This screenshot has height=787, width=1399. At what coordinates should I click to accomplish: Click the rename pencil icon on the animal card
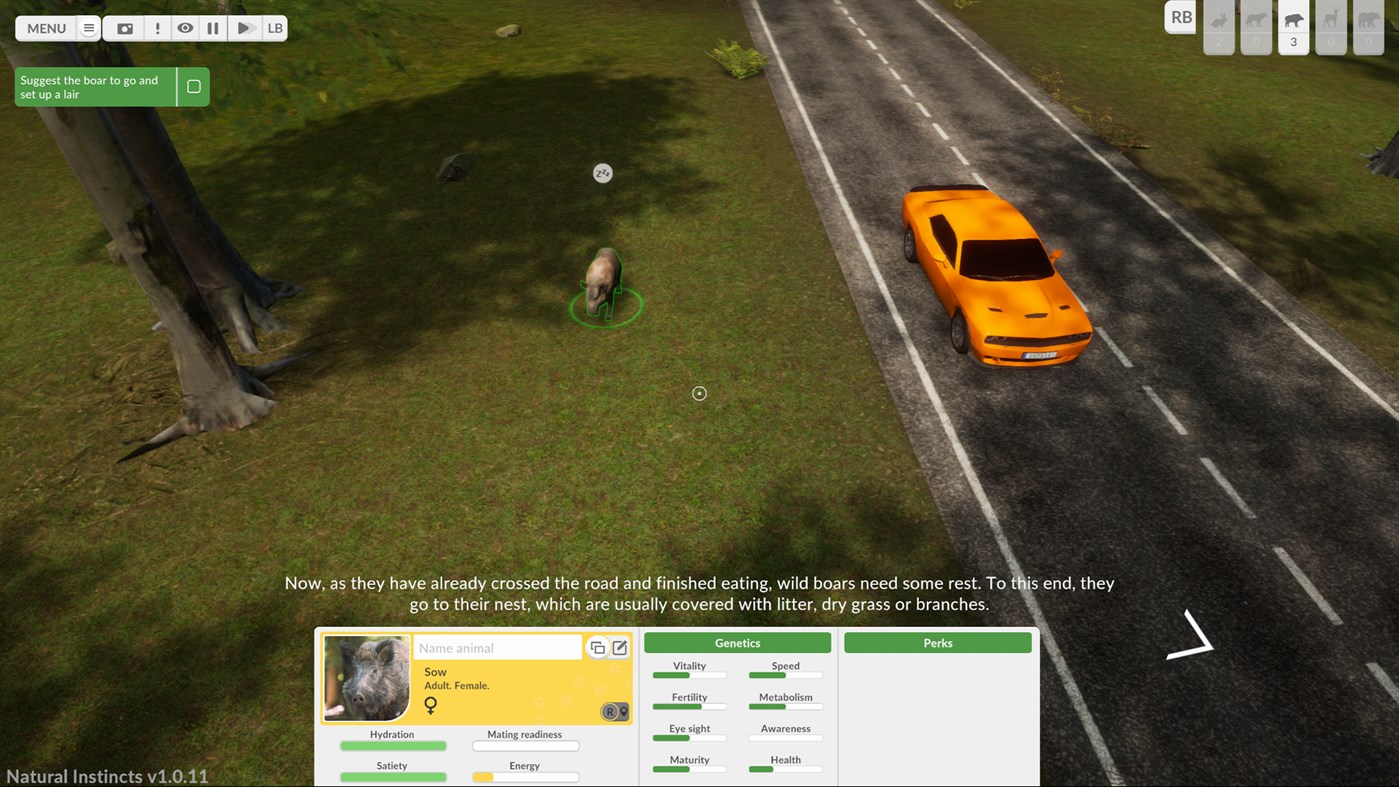[x=619, y=647]
